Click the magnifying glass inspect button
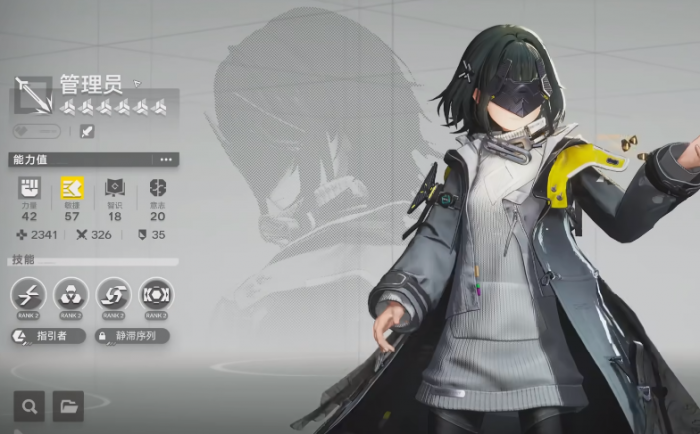Screen dimensions: 700x434 [30, 406]
